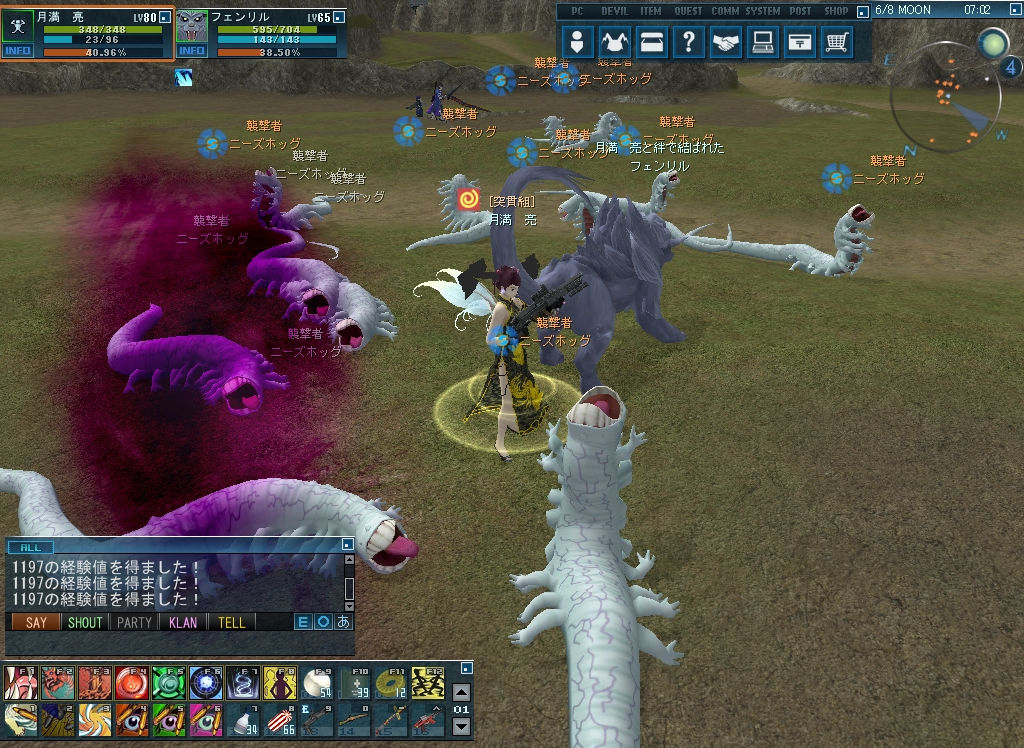Choose the TELL whisper channel

231,622
